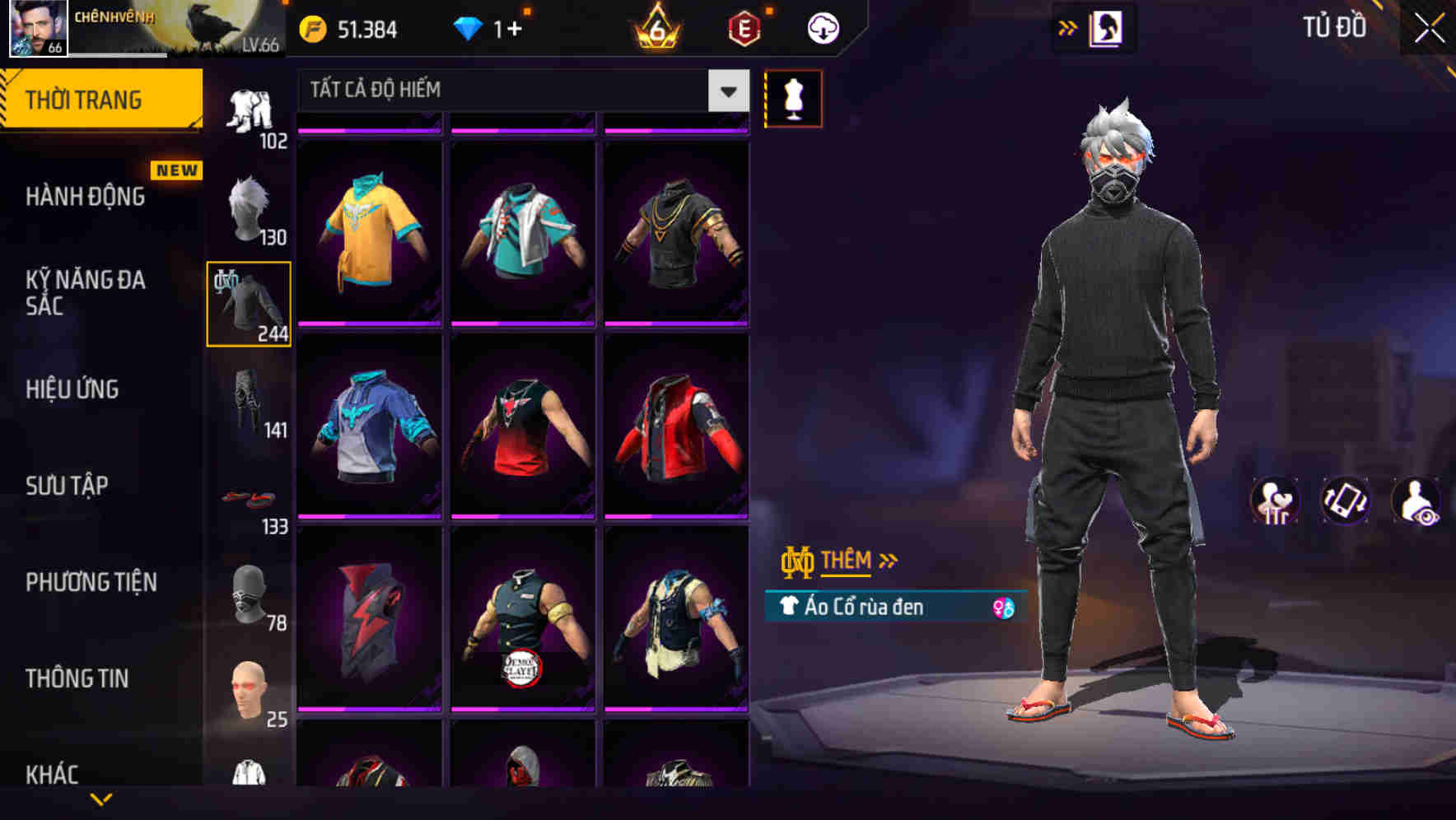Image resolution: width=1456 pixels, height=820 pixels.
Task: Select the red sleeveless top thumbnail
Action: tap(523, 424)
